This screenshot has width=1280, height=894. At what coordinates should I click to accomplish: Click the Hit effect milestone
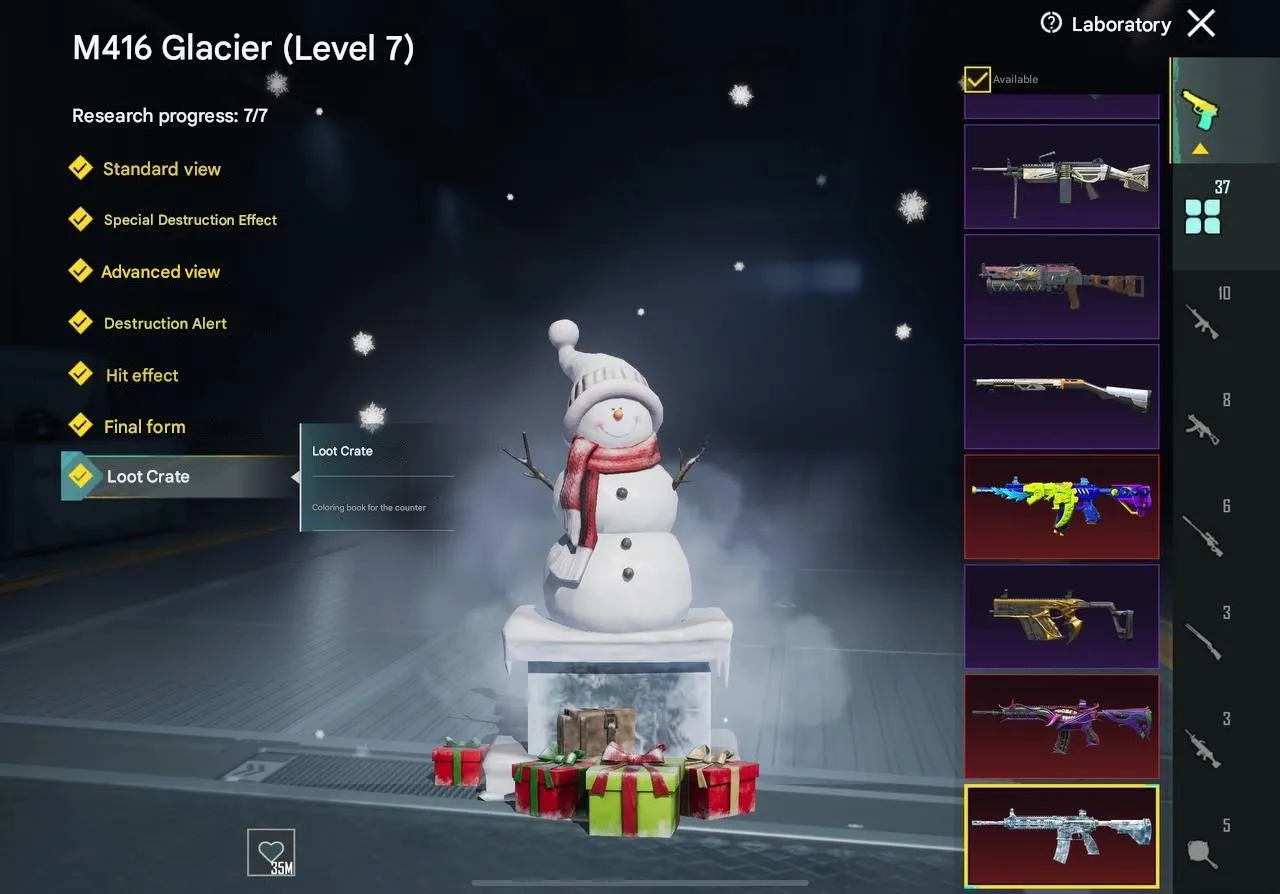(142, 375)
